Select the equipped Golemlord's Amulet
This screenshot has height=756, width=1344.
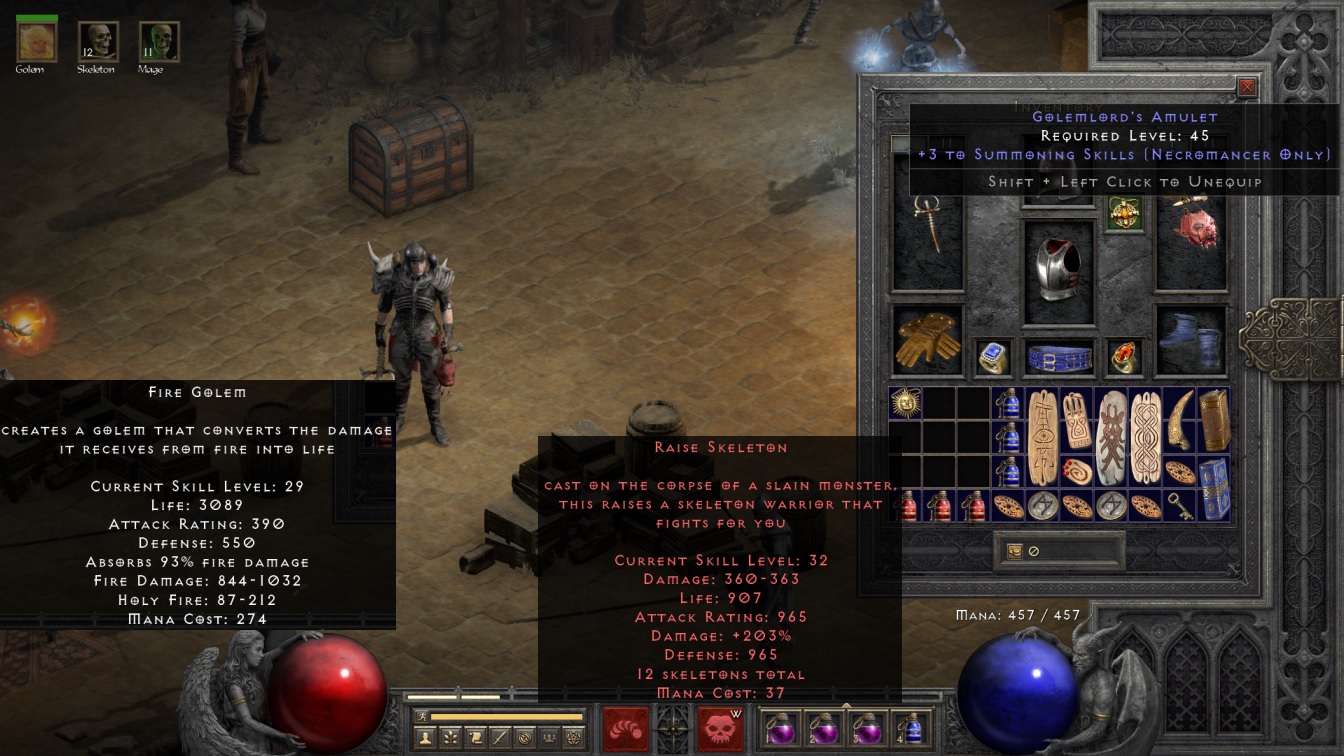click(1125, 213)
